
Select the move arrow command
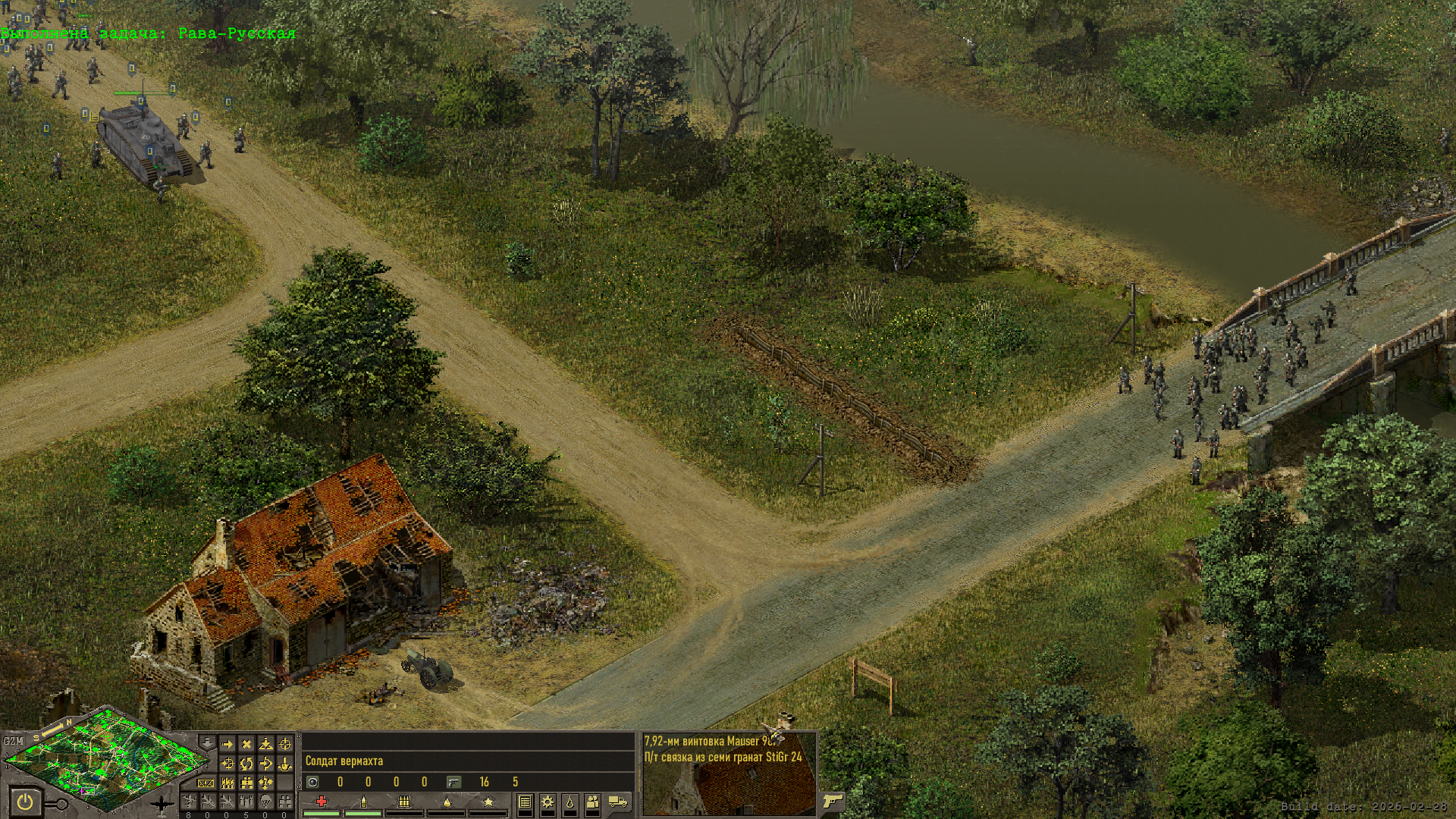pos(227,744)
